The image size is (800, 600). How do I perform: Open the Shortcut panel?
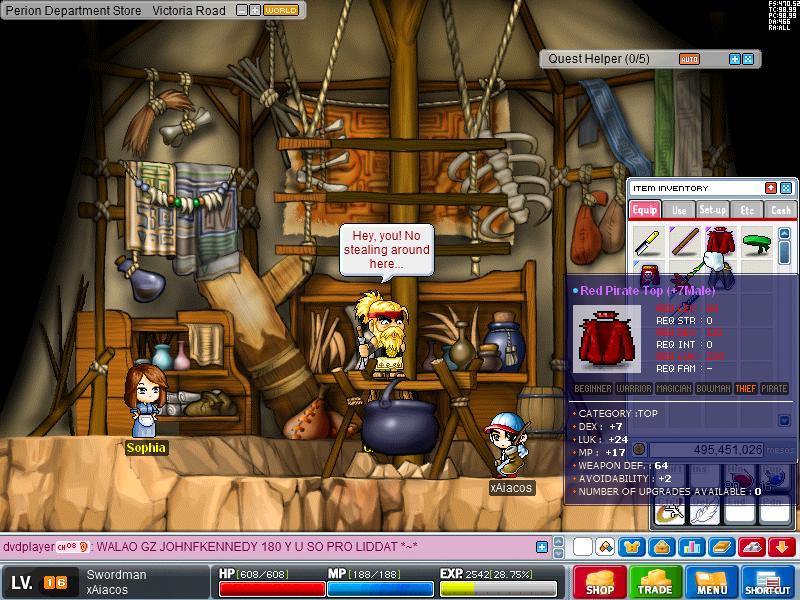point(768,582)
